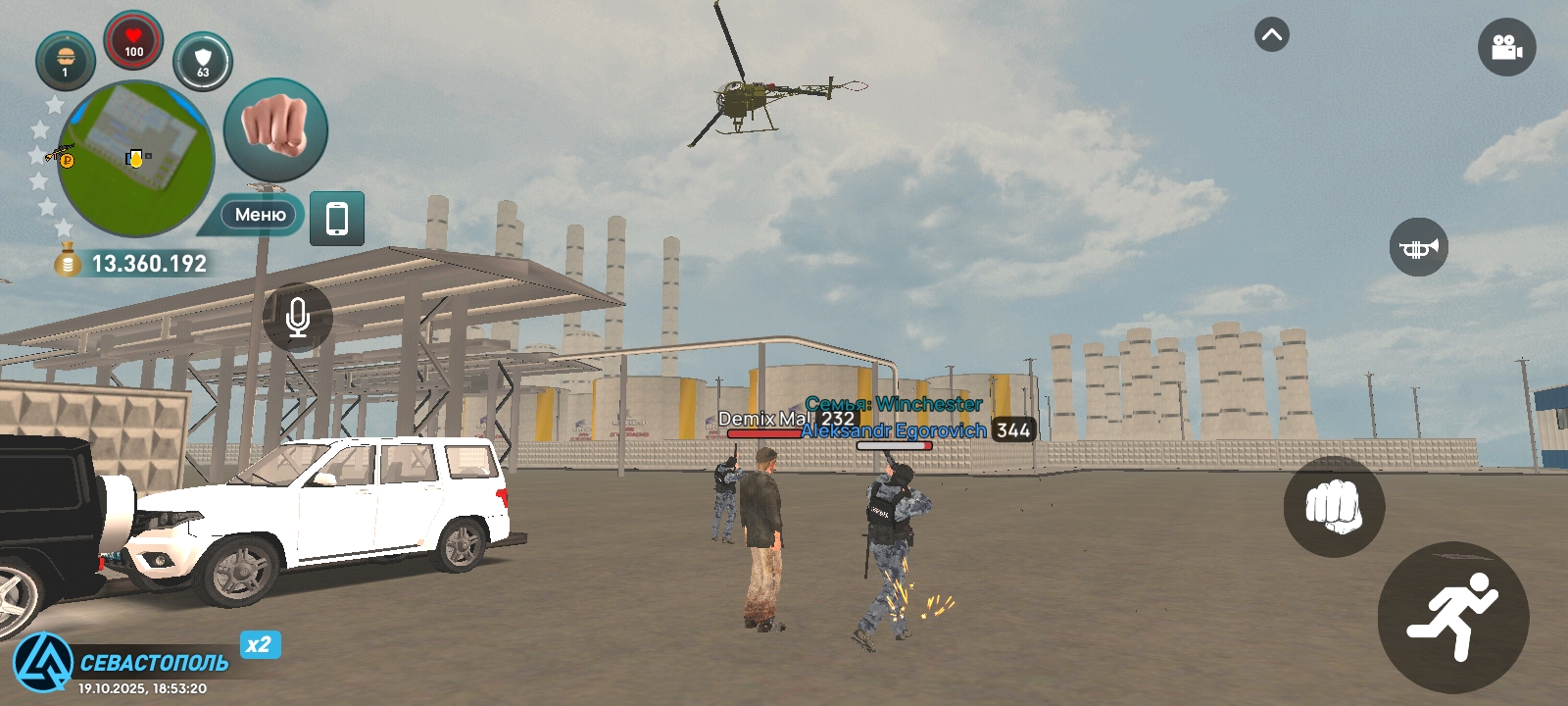Punch with the fist attack button

pyautogui.click(x=1334, y=506)
